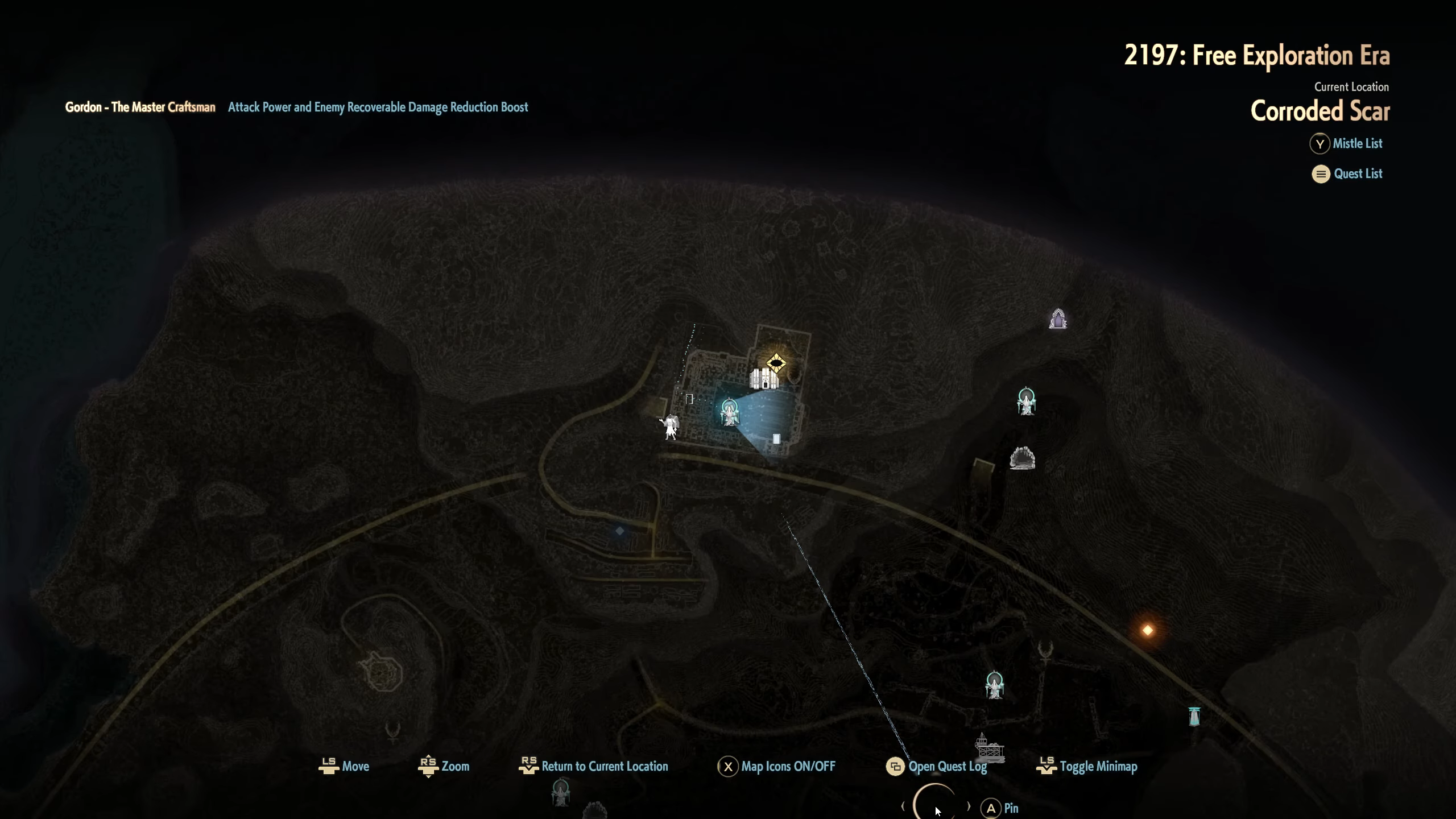1456x819 pixels.
Task: Select the scaffold tower map icon
Action: [x=989, y=748]
